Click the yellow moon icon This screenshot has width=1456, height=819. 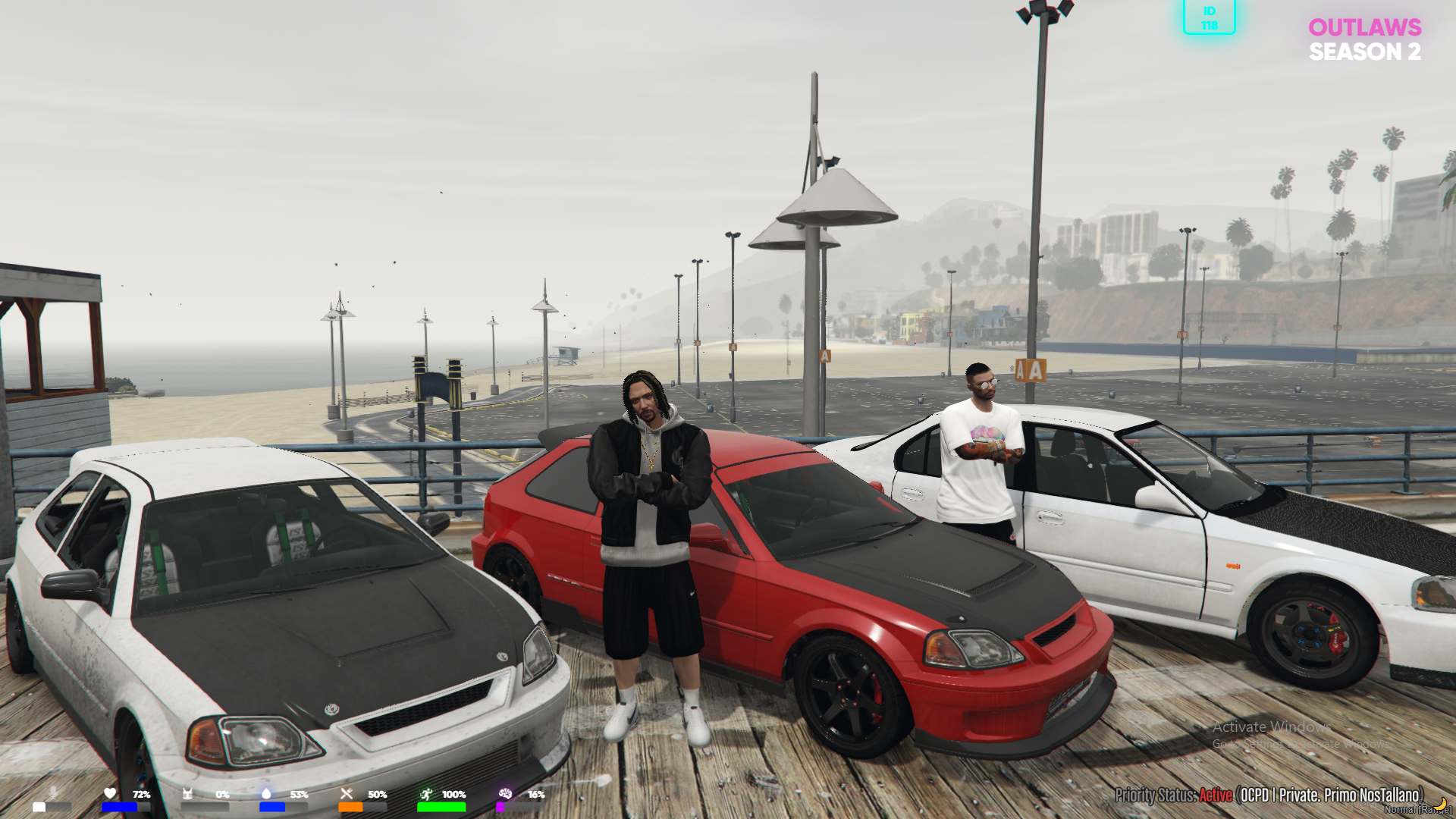1440,802
